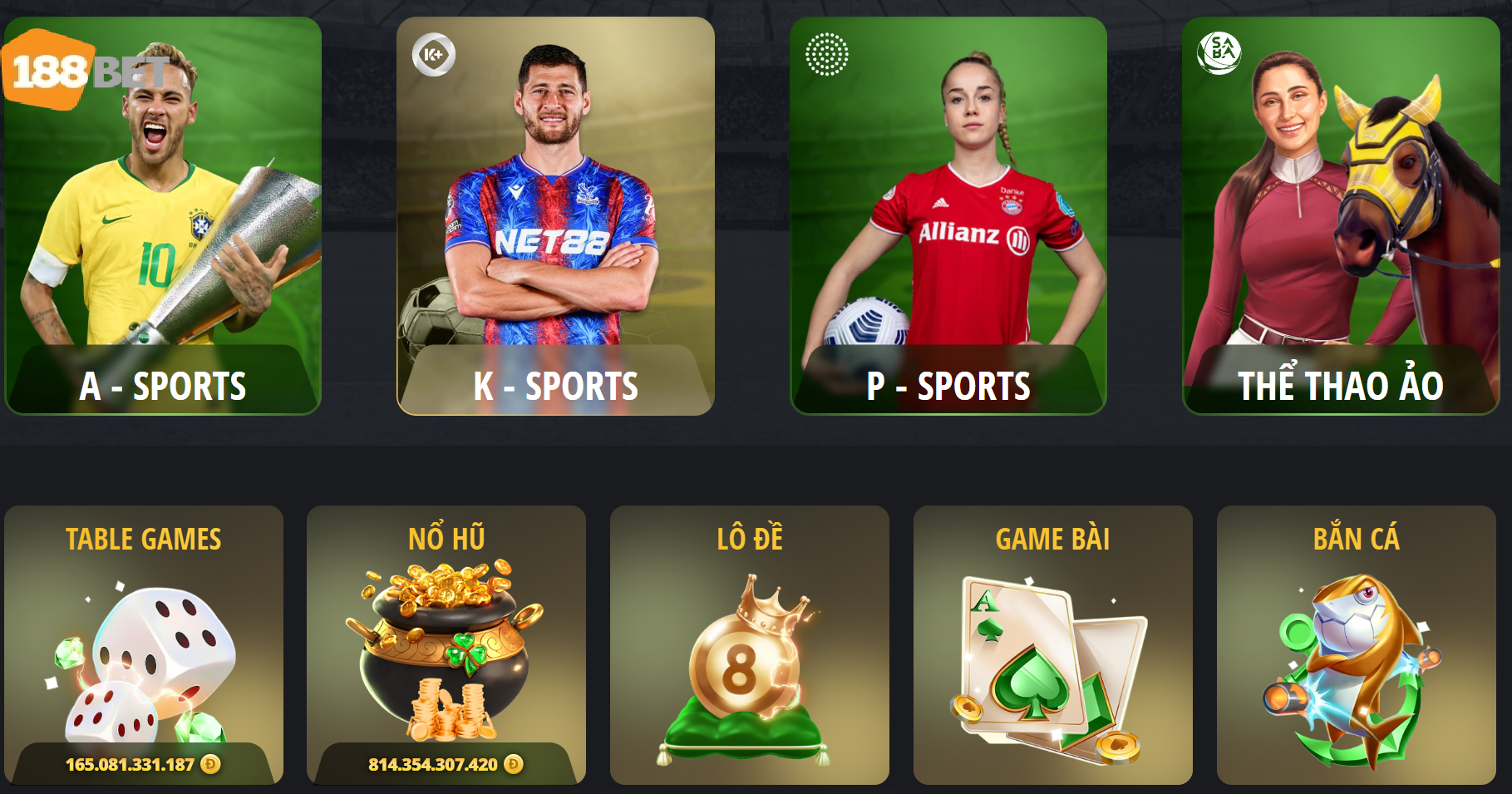Open the THỂ THAO ẢO category

pos(1338,385)
